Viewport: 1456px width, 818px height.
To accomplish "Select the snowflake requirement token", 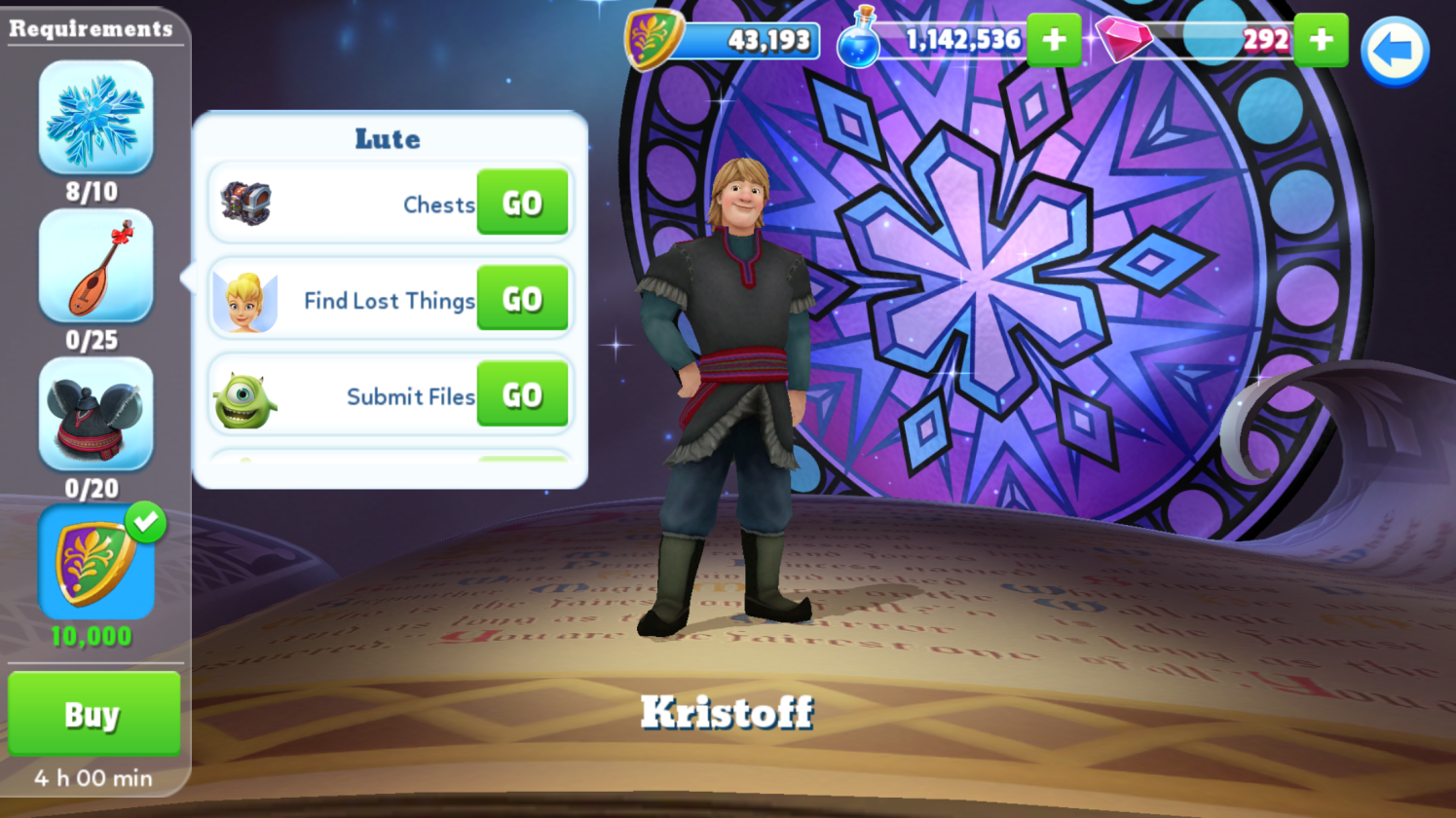I will click(95, 118).
